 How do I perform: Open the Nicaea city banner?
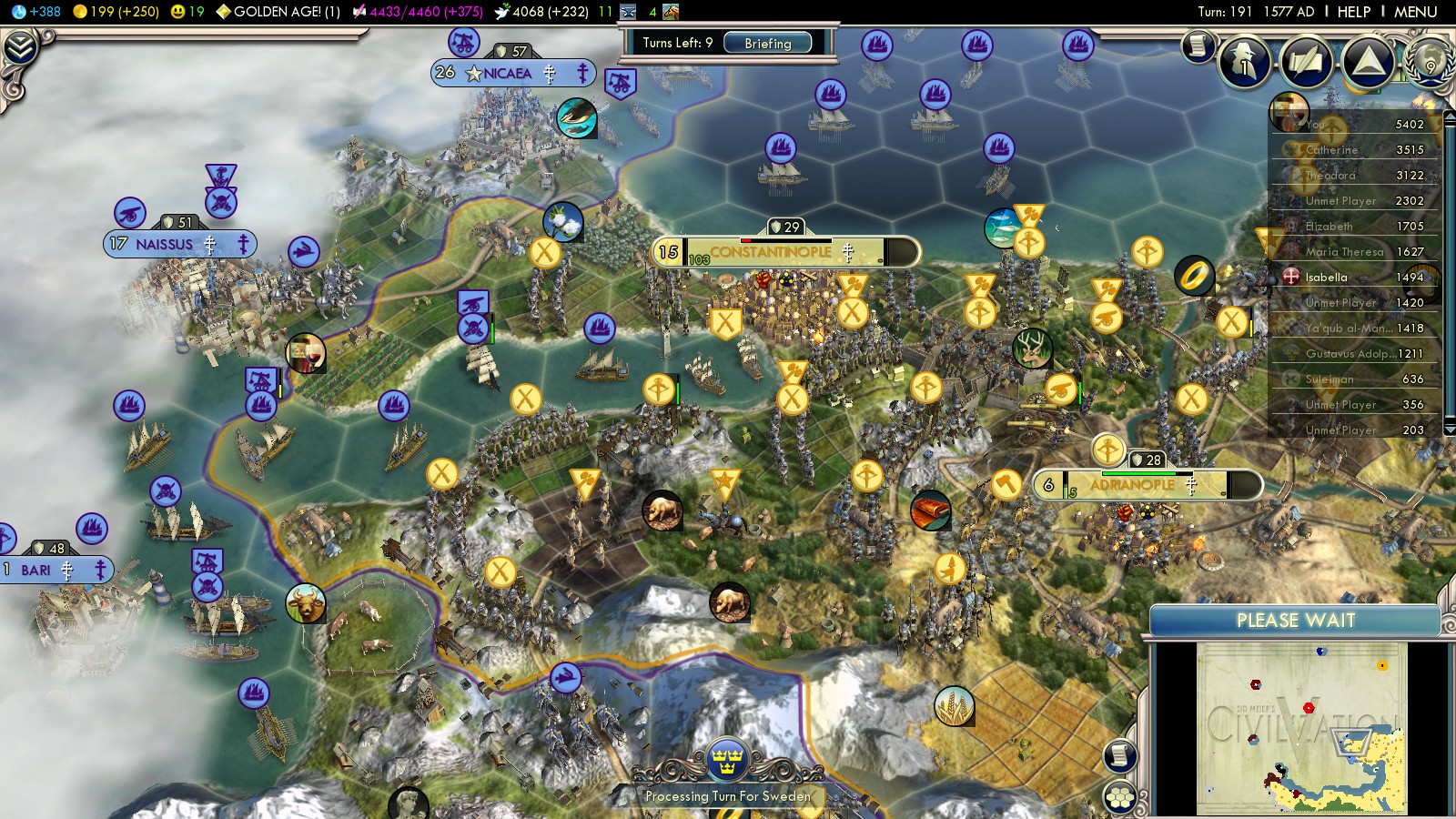tap(508, 73)
